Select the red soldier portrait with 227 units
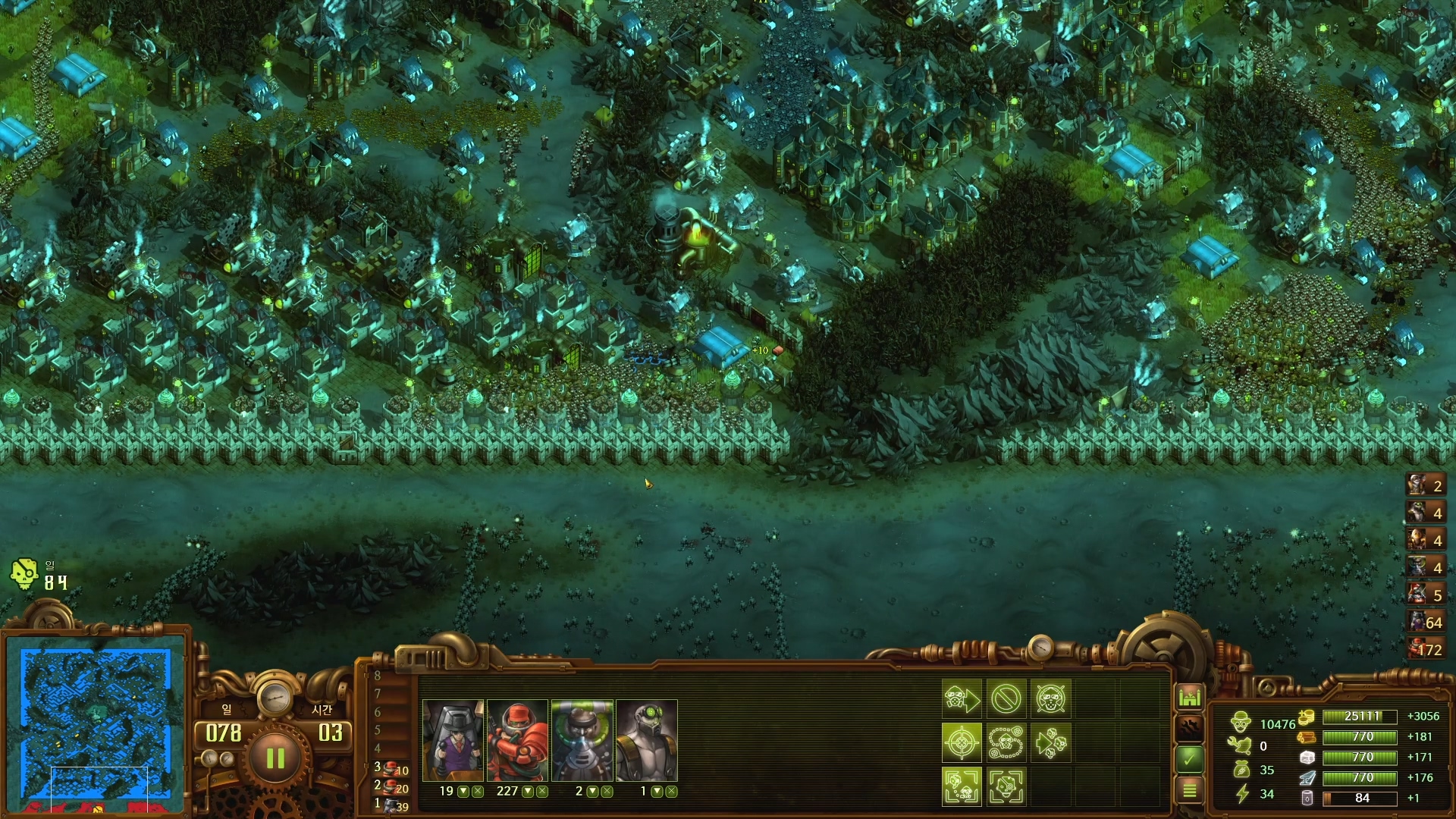The height and width of the screenshot is (819, 1456). [x=517, y=740]
